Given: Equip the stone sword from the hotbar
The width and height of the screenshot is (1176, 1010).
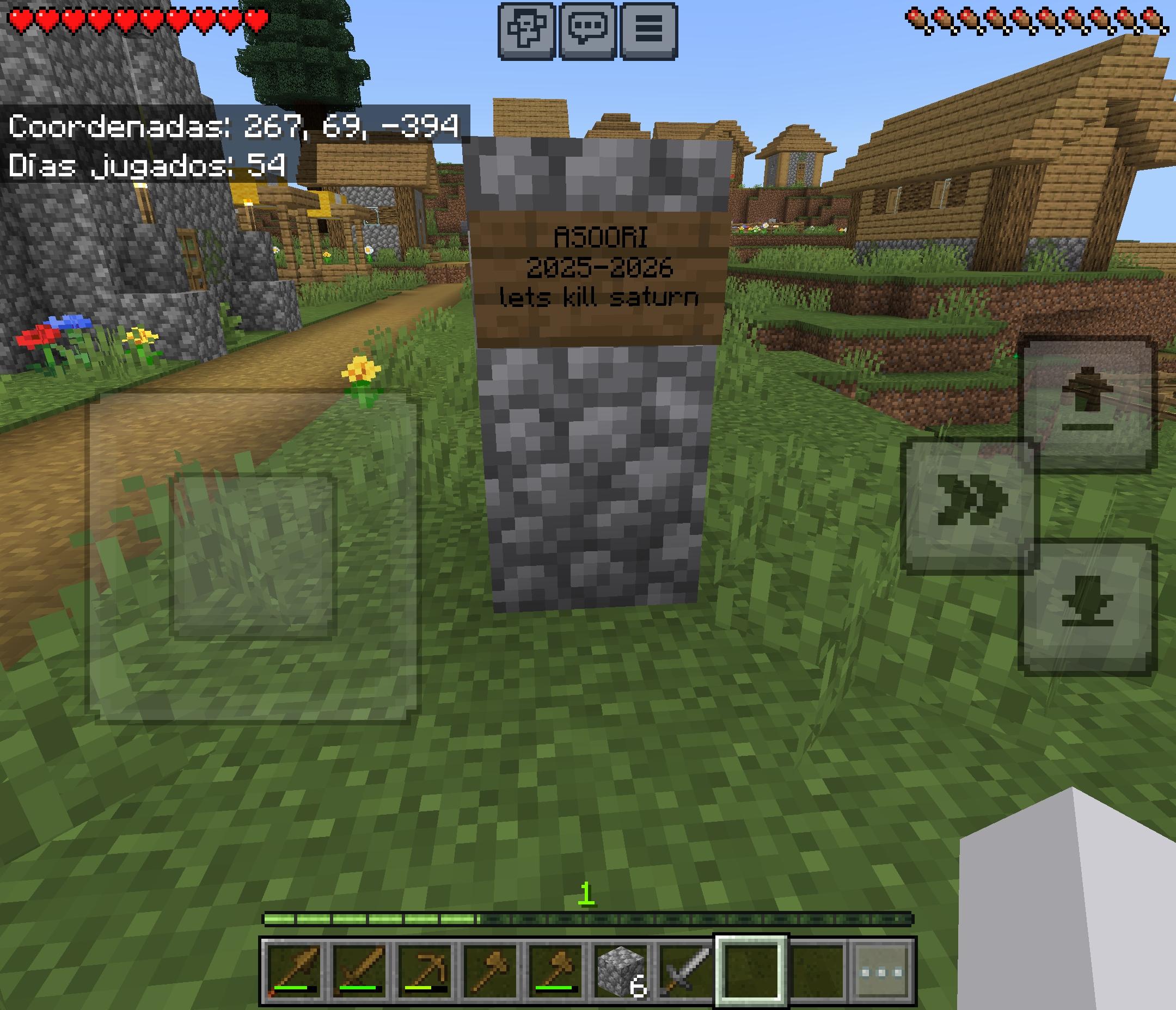Looking at the screenshot, I should (x=685, y=972).
